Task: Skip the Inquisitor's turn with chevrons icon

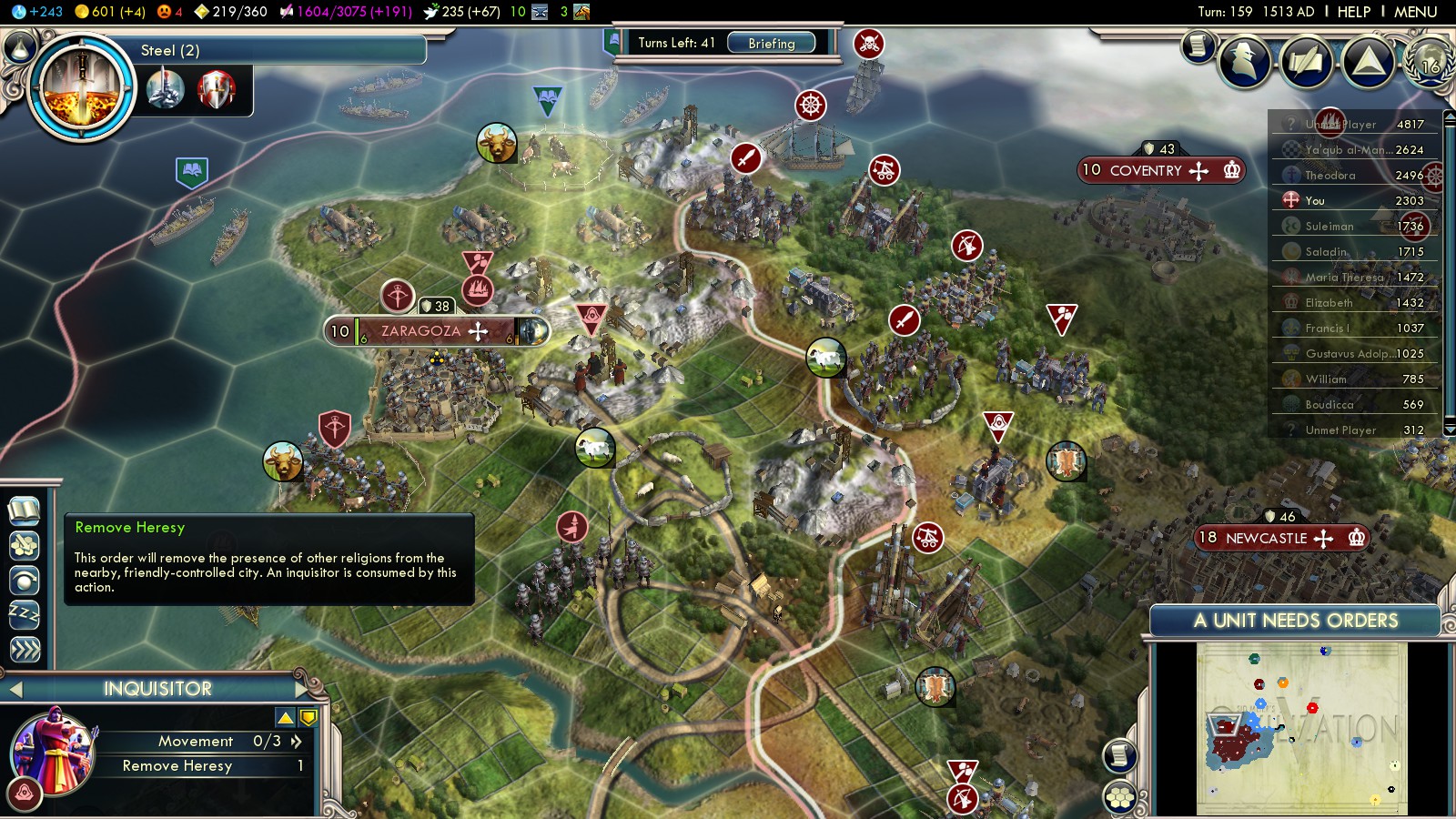Action: coord(25,649)
